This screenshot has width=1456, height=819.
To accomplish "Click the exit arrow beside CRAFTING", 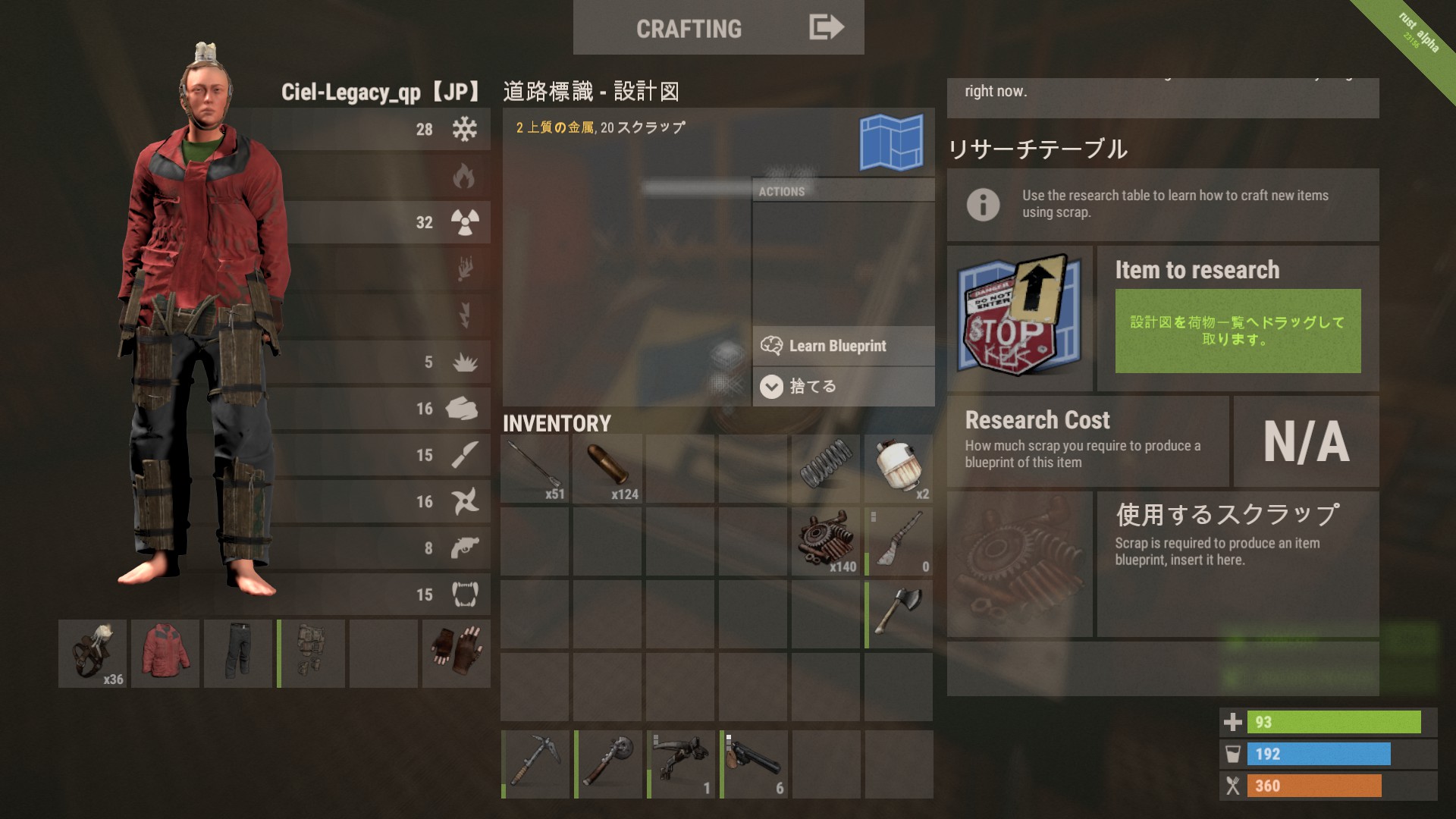I will [x=825, y=27].
